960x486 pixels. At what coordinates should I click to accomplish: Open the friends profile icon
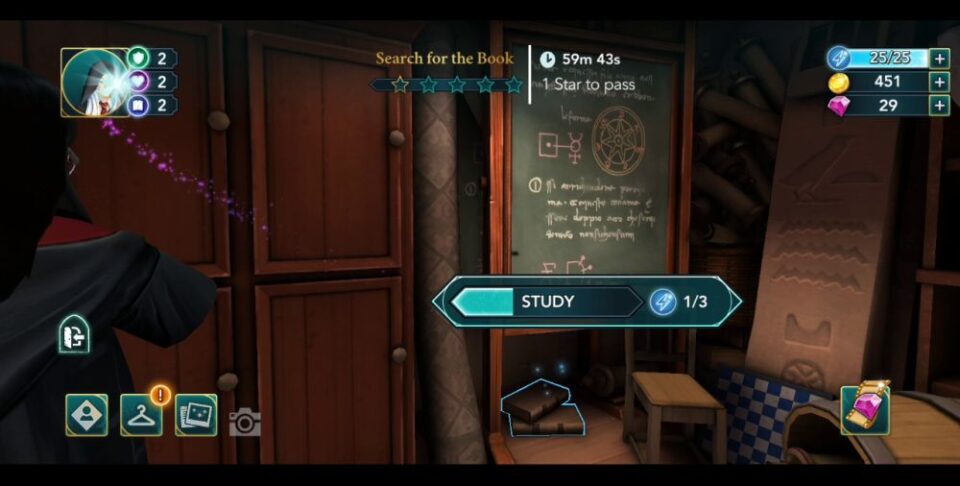[x=87, y=415]
